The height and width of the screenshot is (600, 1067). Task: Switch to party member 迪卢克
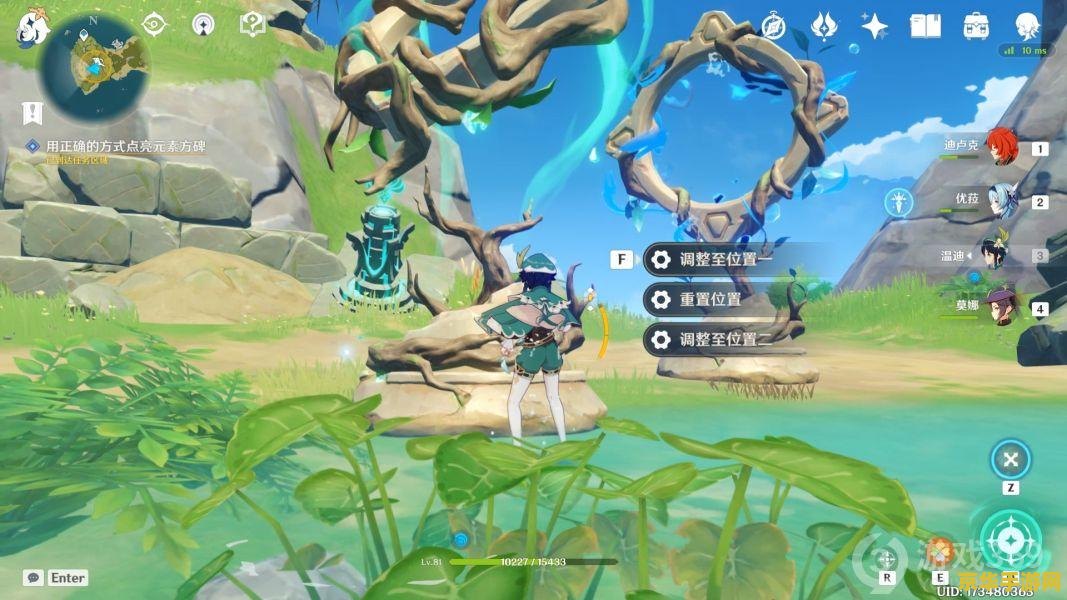point(1001,147)
